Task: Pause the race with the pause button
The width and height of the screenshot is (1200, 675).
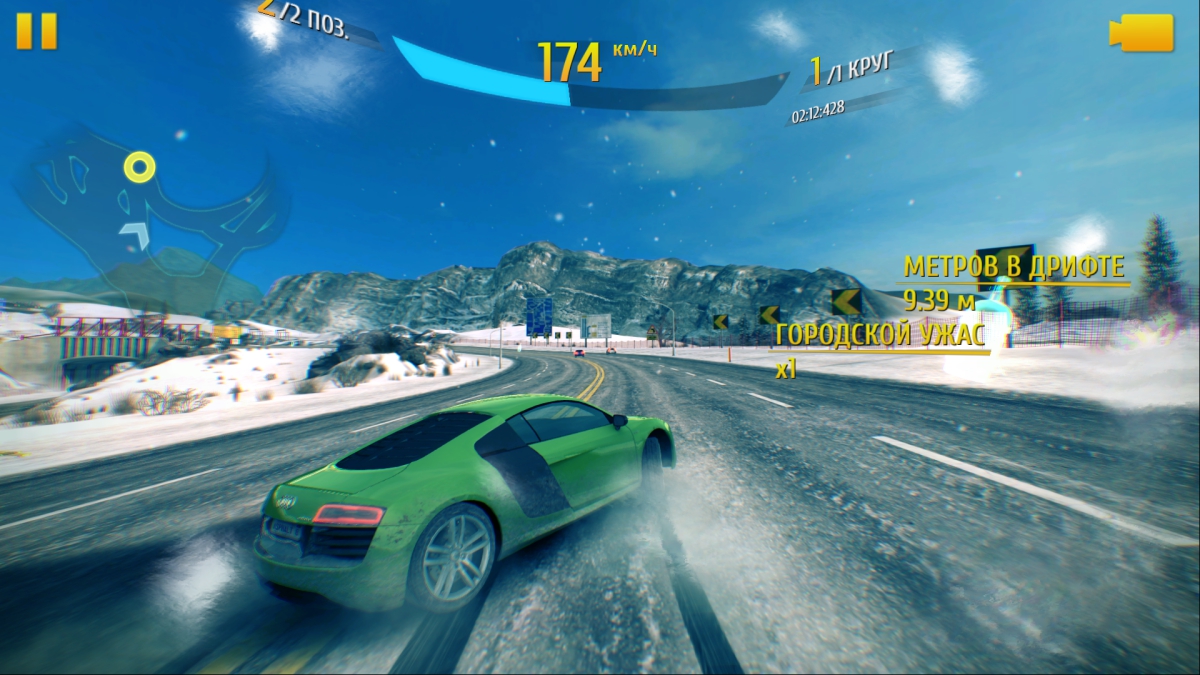Action: 37,31
